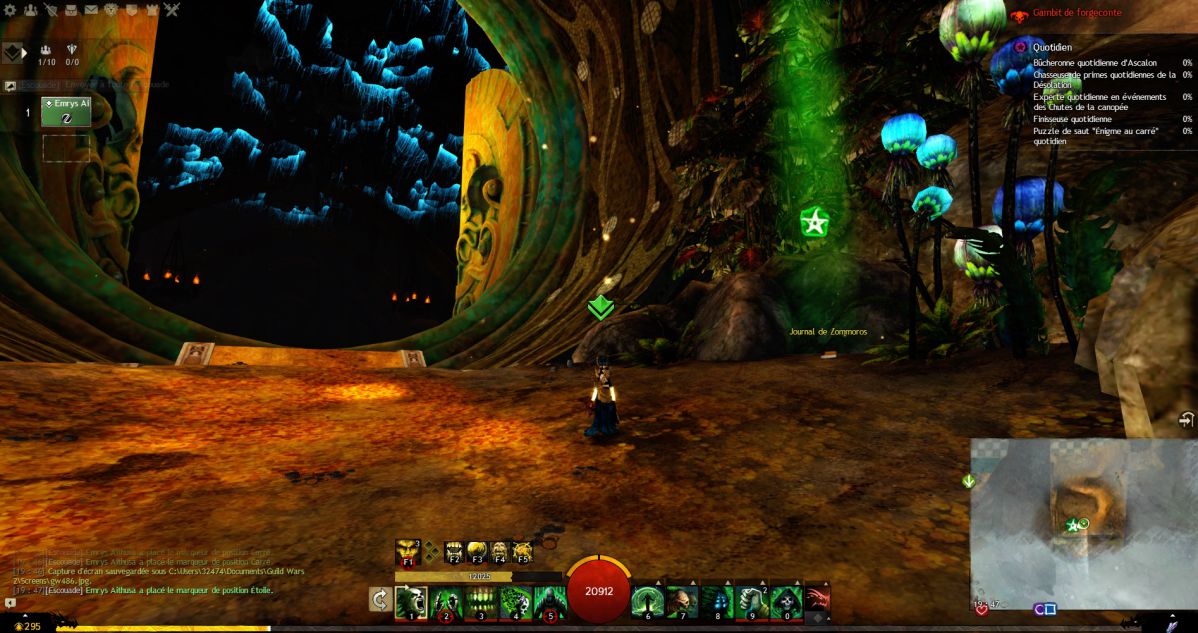Open the mail envelope icon
Image resolution: width=1198 pixels, height=633 pixels.
click(91, 10)
